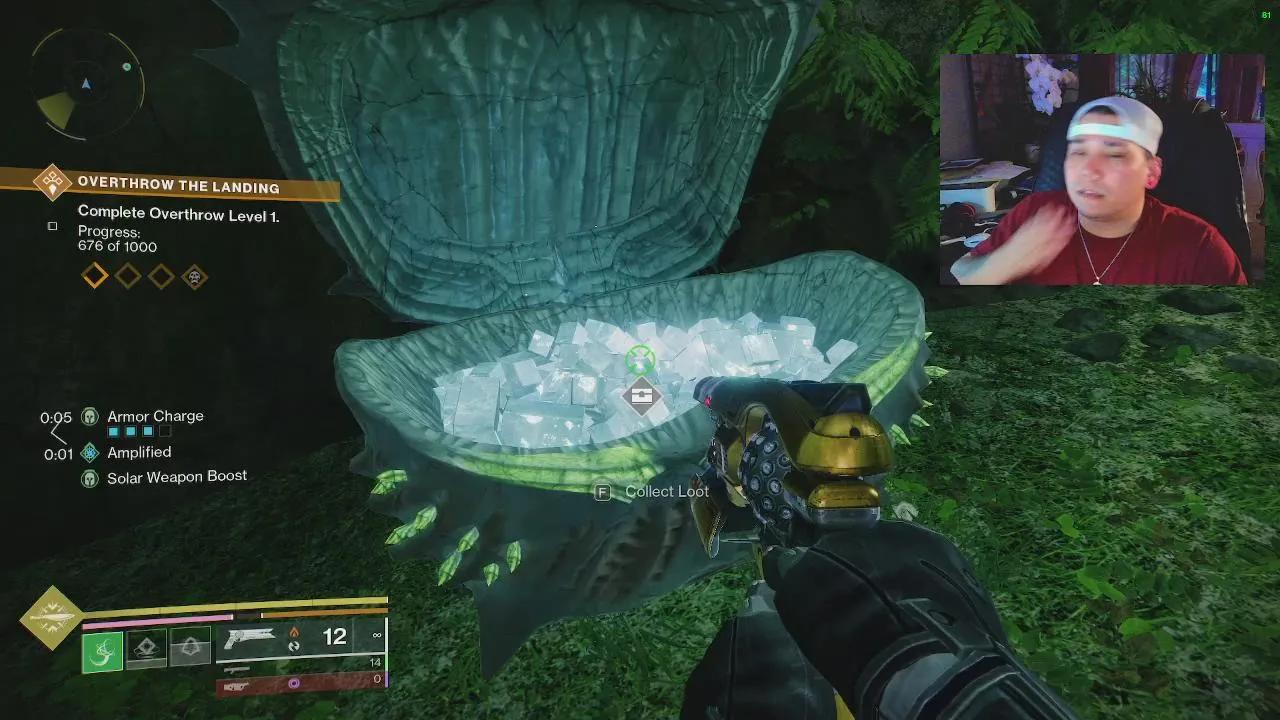Click the loot chest marker icon

642,396
